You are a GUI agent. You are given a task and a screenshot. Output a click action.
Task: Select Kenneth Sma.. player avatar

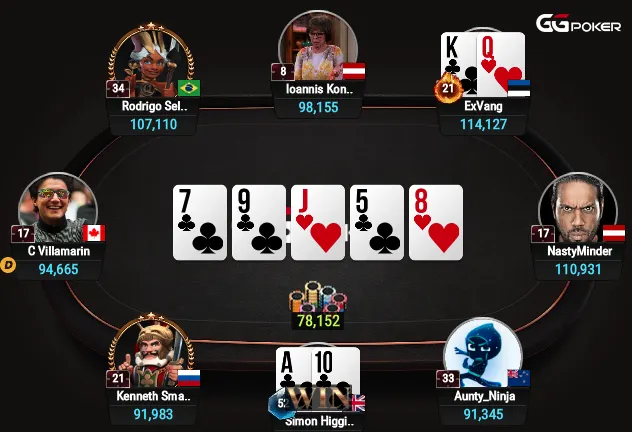coord(150,352)
